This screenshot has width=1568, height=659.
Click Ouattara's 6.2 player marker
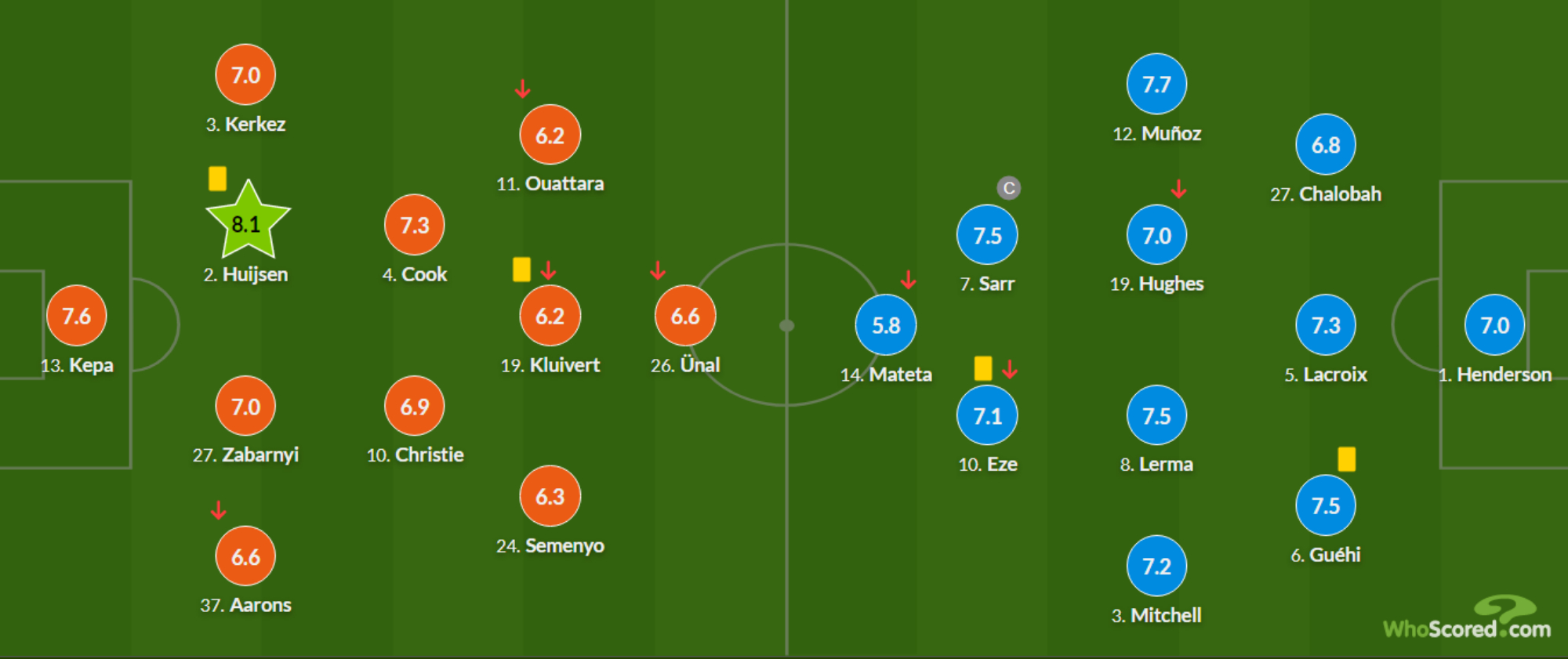550,135
